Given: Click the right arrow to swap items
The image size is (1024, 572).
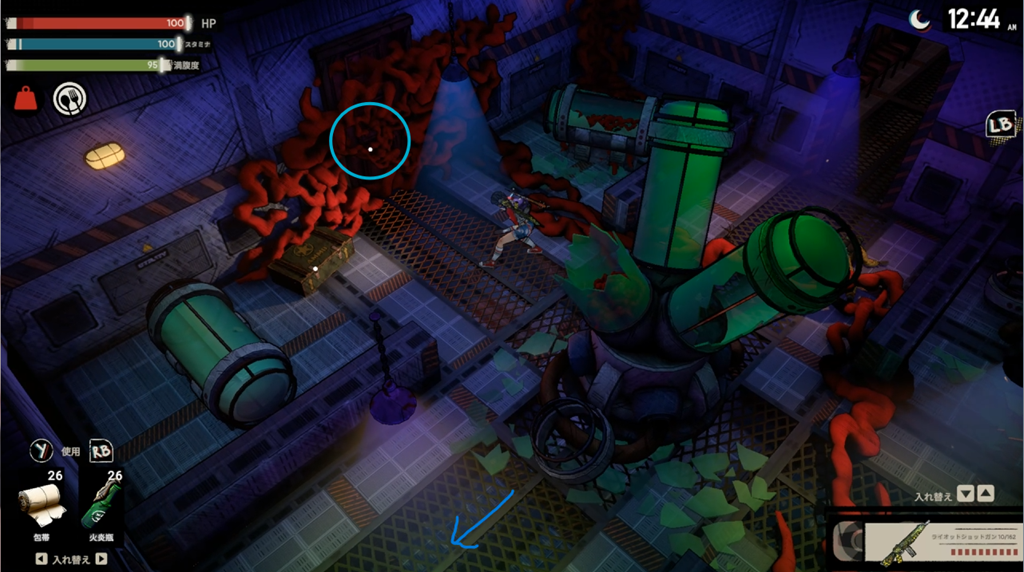Looking at the screenshot, I should pos(103,559).
